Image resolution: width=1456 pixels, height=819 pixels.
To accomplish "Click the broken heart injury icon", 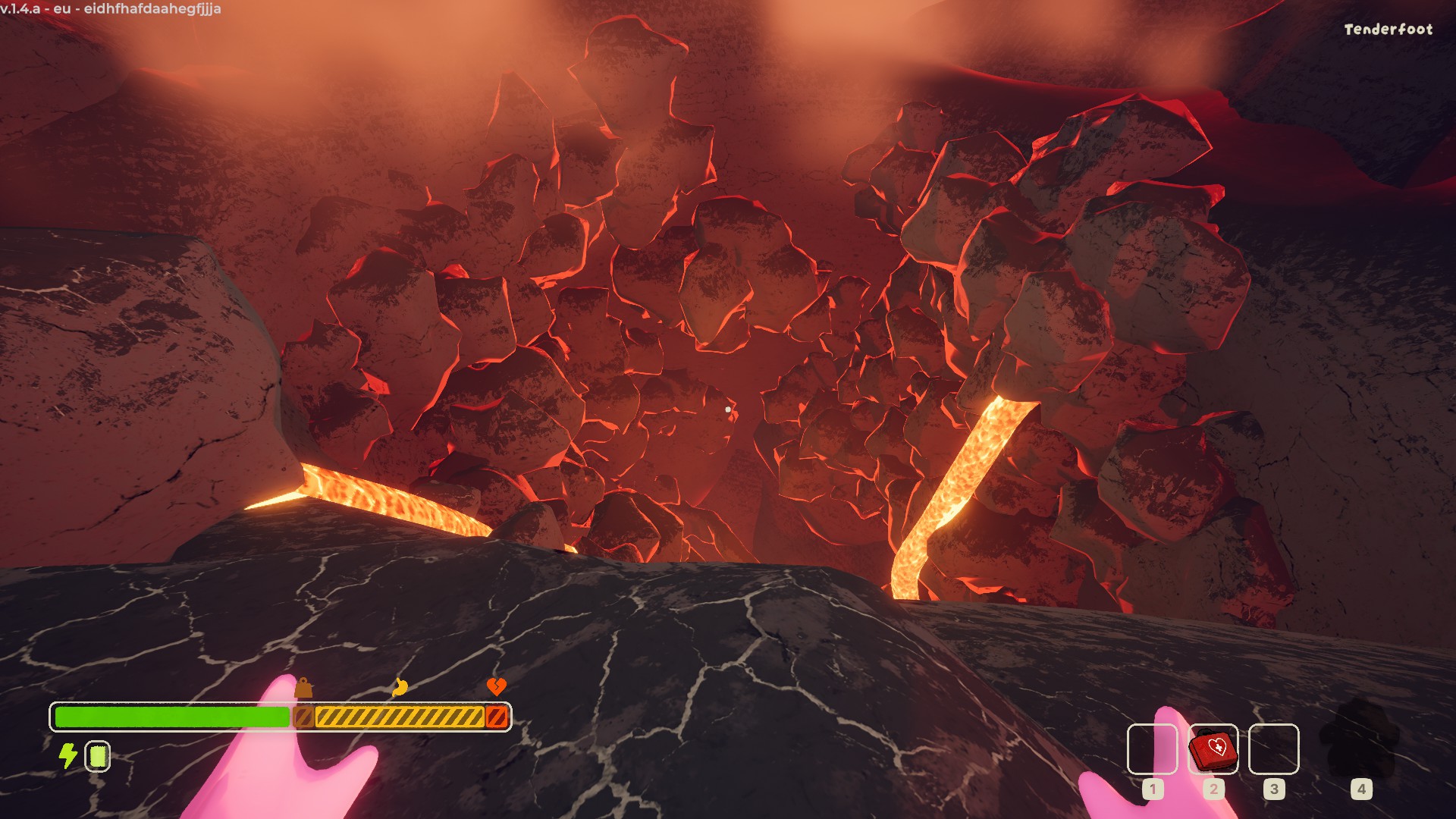I will pos(496,687).
